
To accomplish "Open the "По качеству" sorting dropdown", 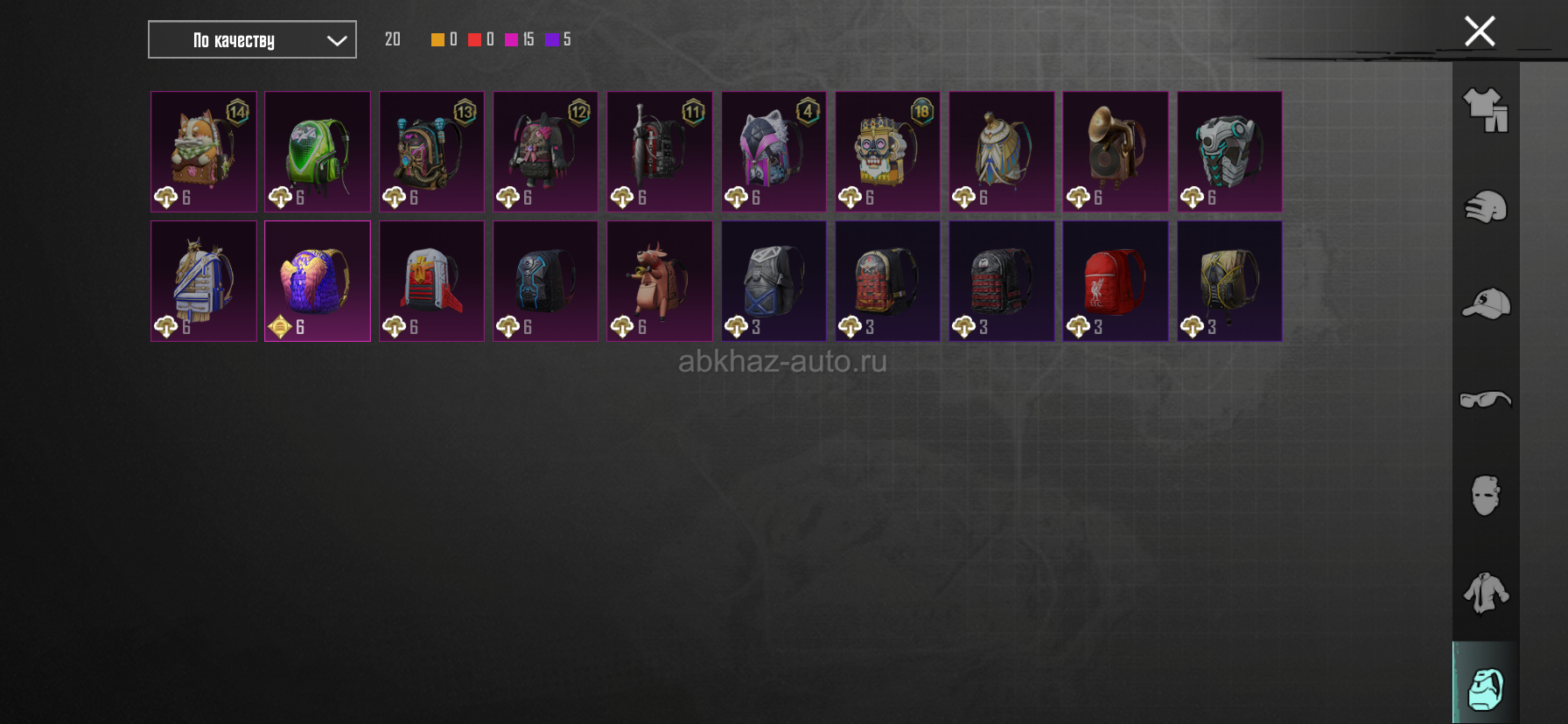I will click(x=252, y=39).
